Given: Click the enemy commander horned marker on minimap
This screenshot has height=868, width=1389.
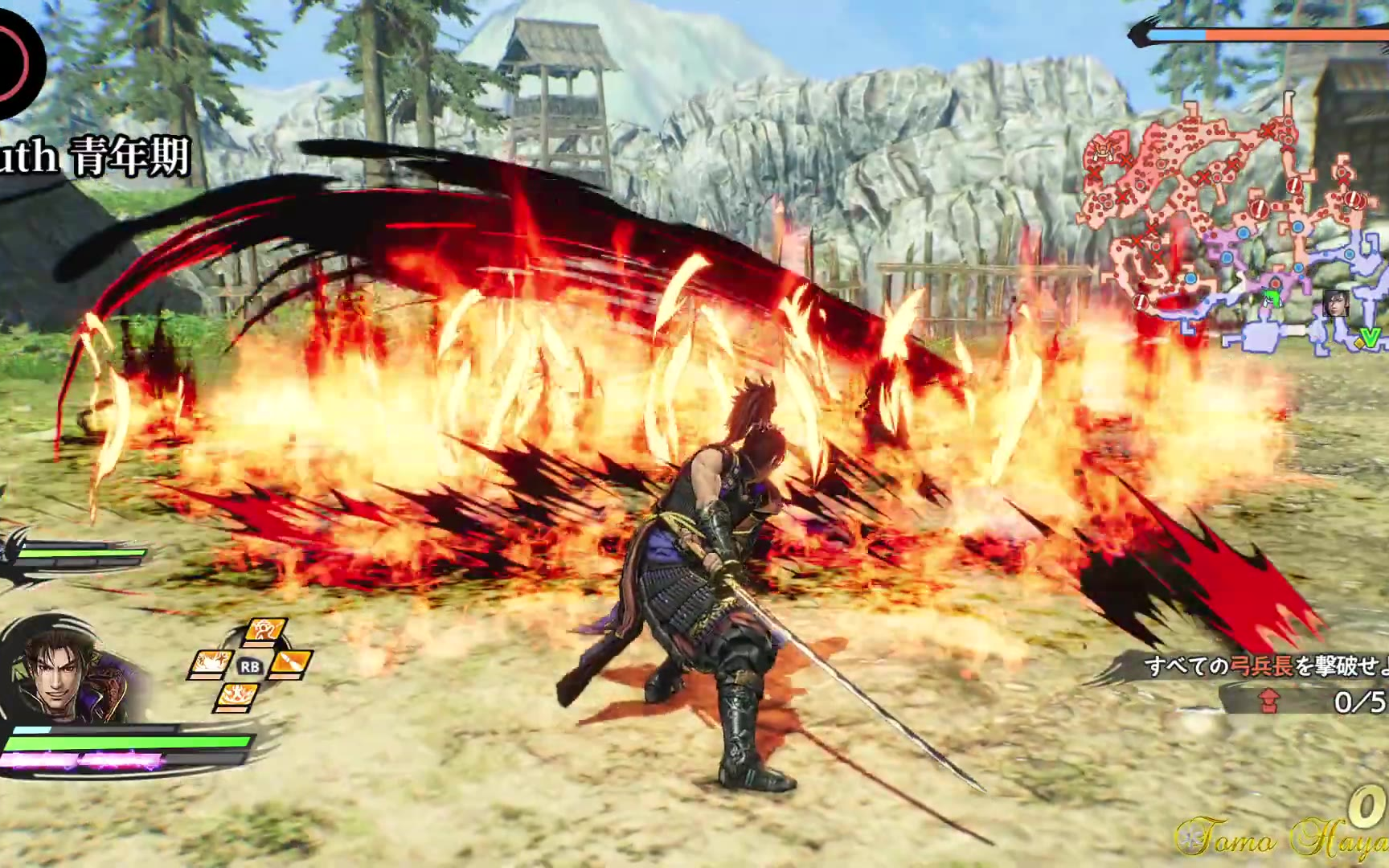Looking at the screenshot, I should [1103, 149].
